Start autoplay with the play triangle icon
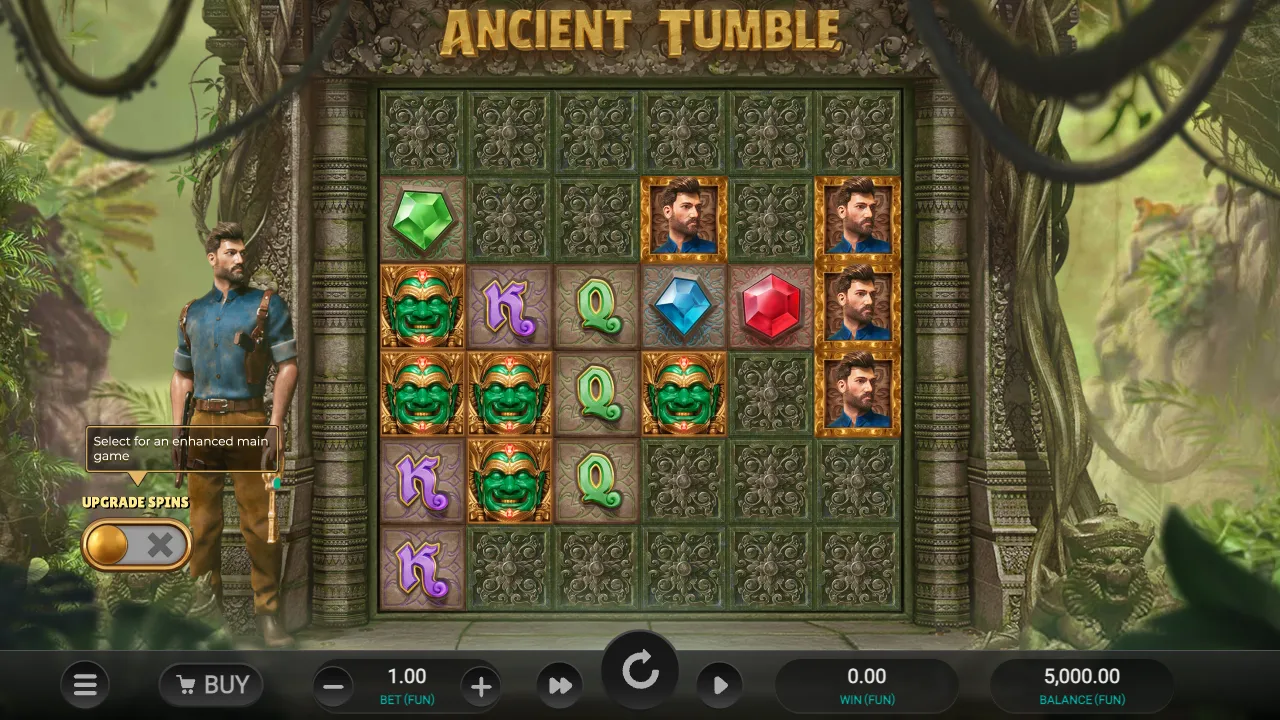 [x=721, y=685]
